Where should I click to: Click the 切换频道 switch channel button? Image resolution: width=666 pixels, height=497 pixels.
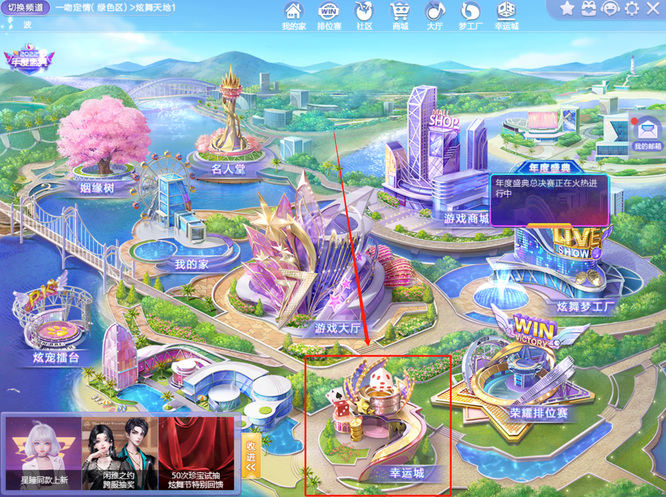point(26,8)
